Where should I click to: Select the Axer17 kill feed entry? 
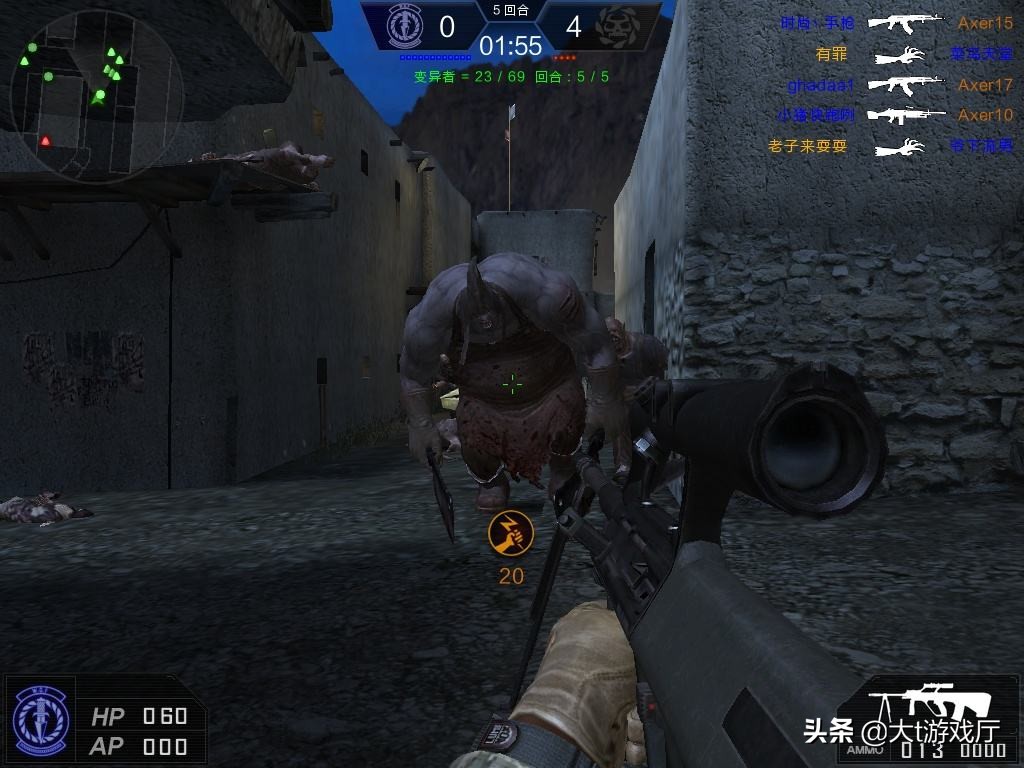point(985,85)
